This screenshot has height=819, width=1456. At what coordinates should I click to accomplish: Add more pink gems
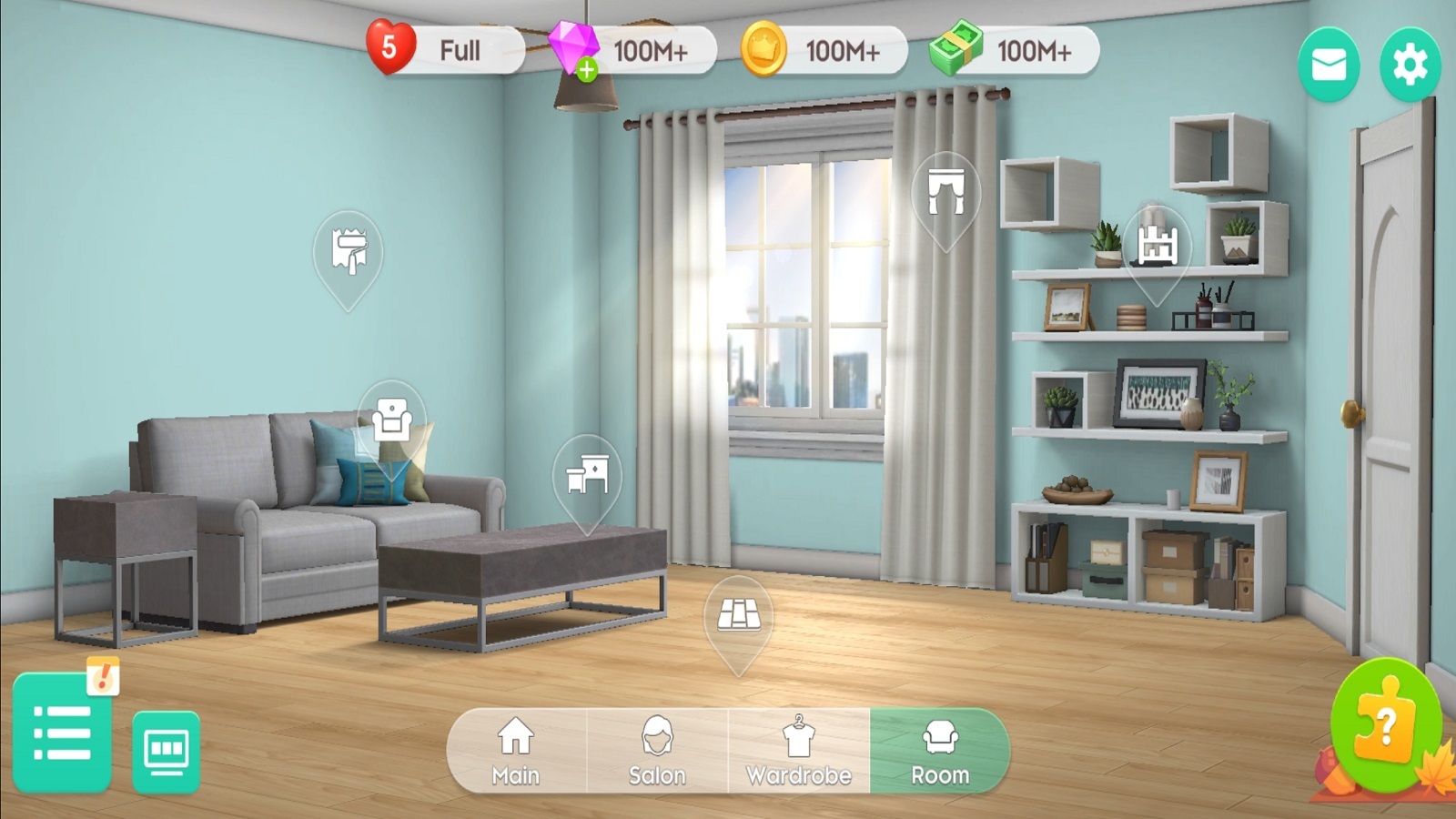[587, 69]
